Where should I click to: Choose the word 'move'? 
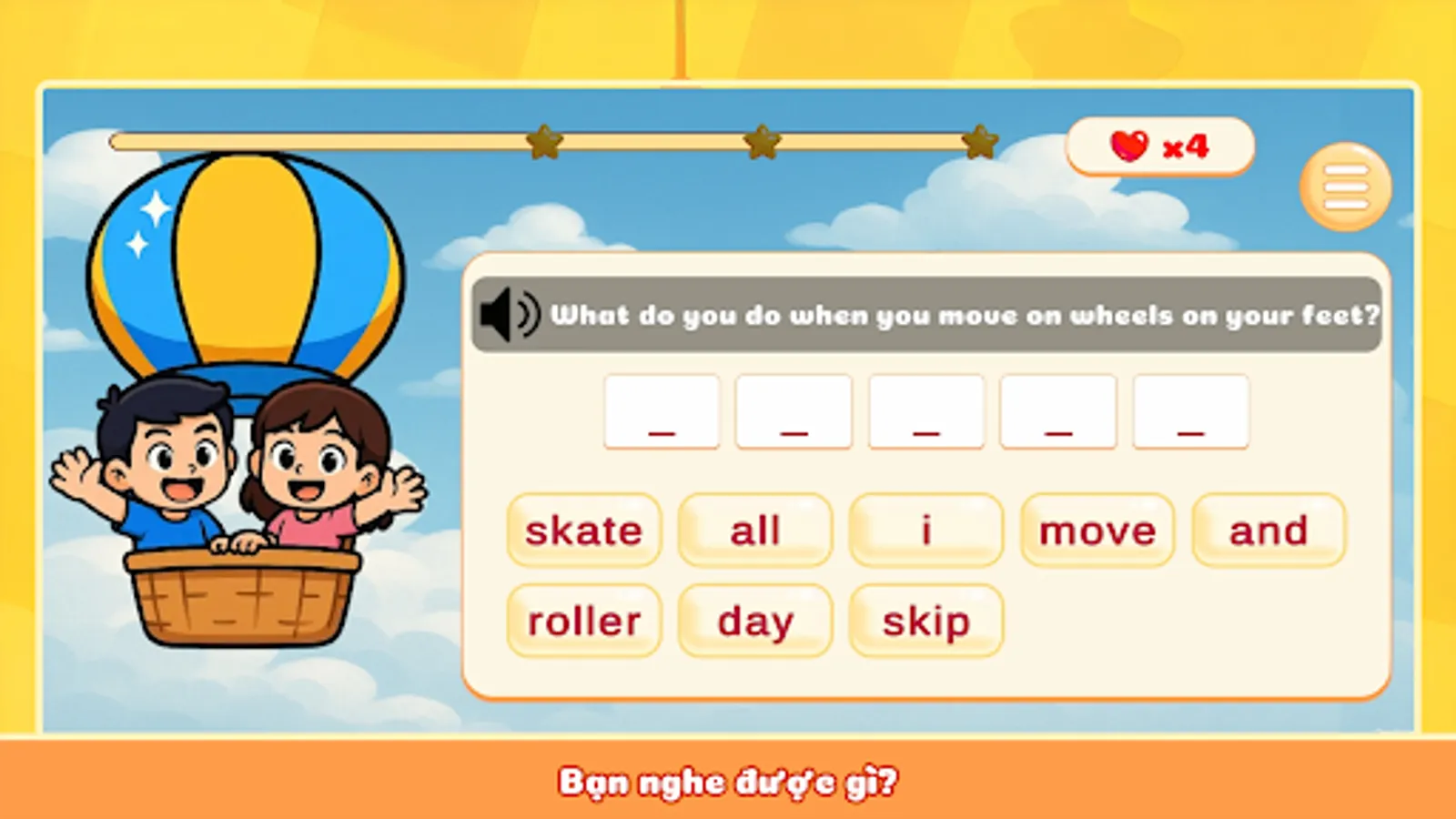point(1096,530)
